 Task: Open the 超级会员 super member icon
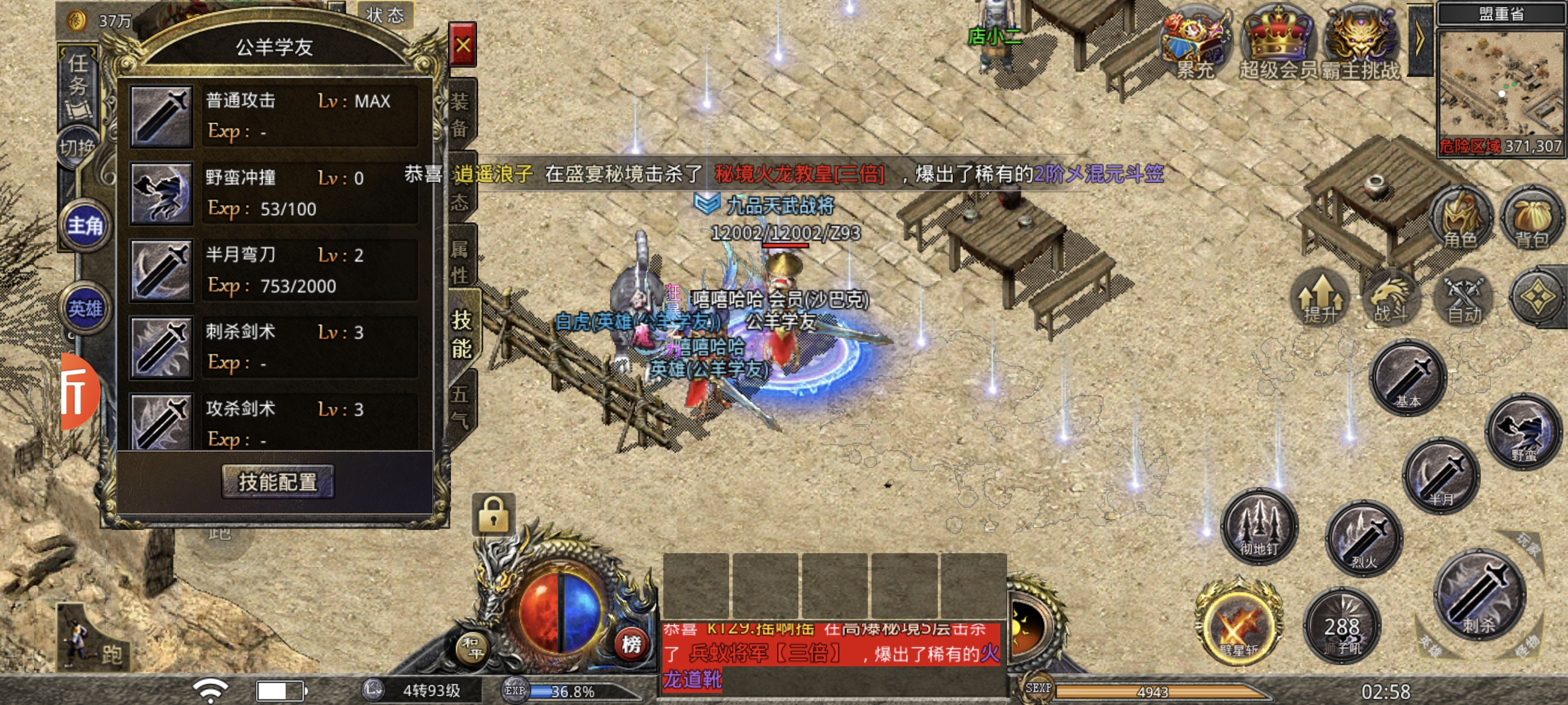1278,44
